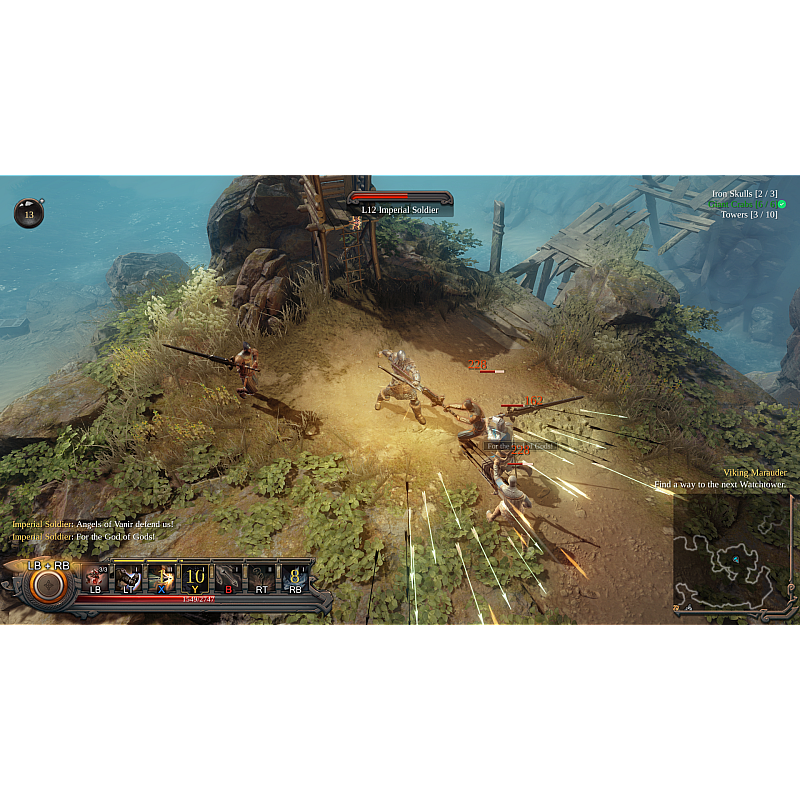Select the Towers tracker entry

pyautogui.click(x=748, y=215)
